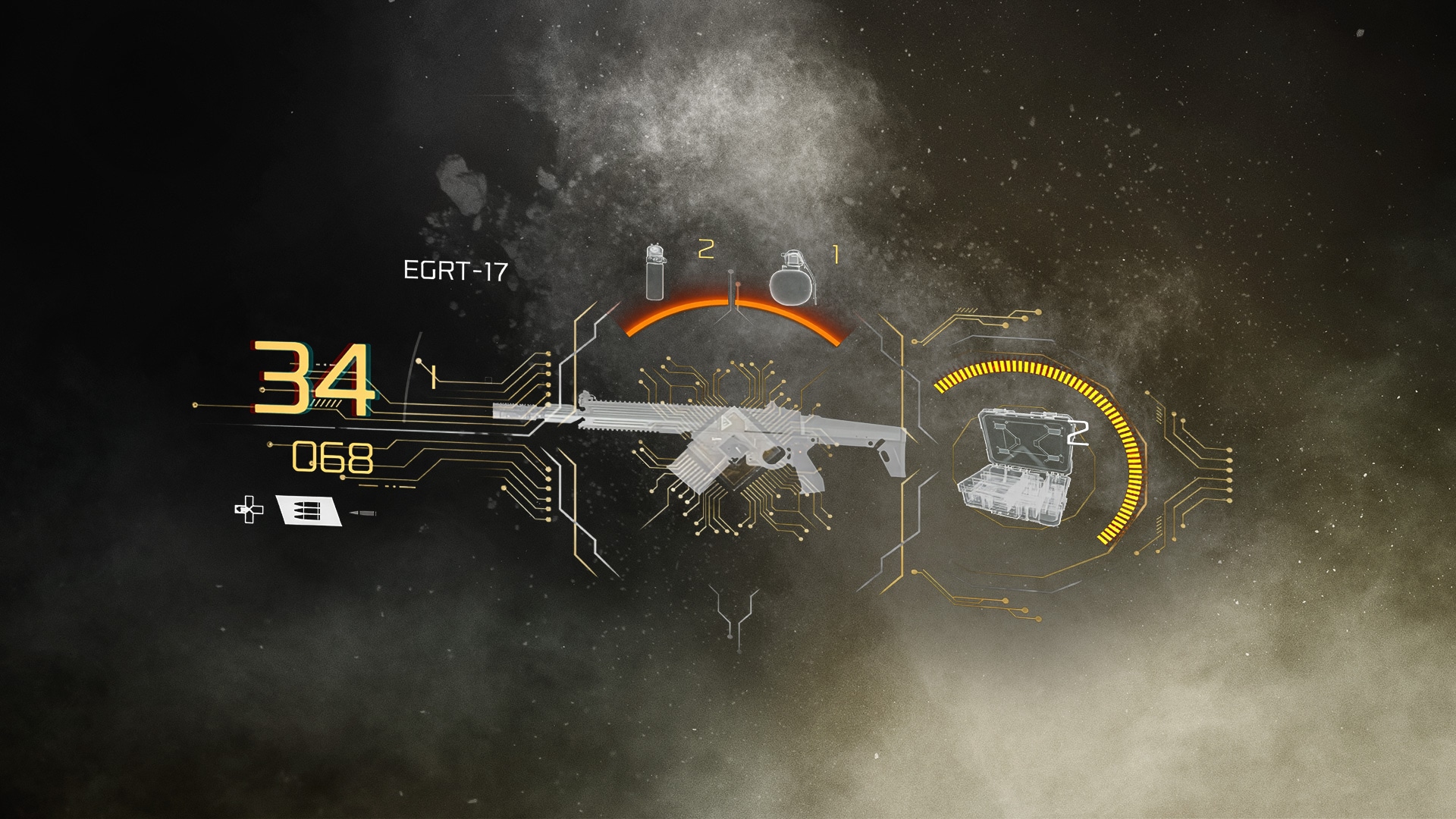Switch to the three-bullet ammo type
Viewport: 1456px width, 819px height.
pyautogui.click(x=307, y=510)
